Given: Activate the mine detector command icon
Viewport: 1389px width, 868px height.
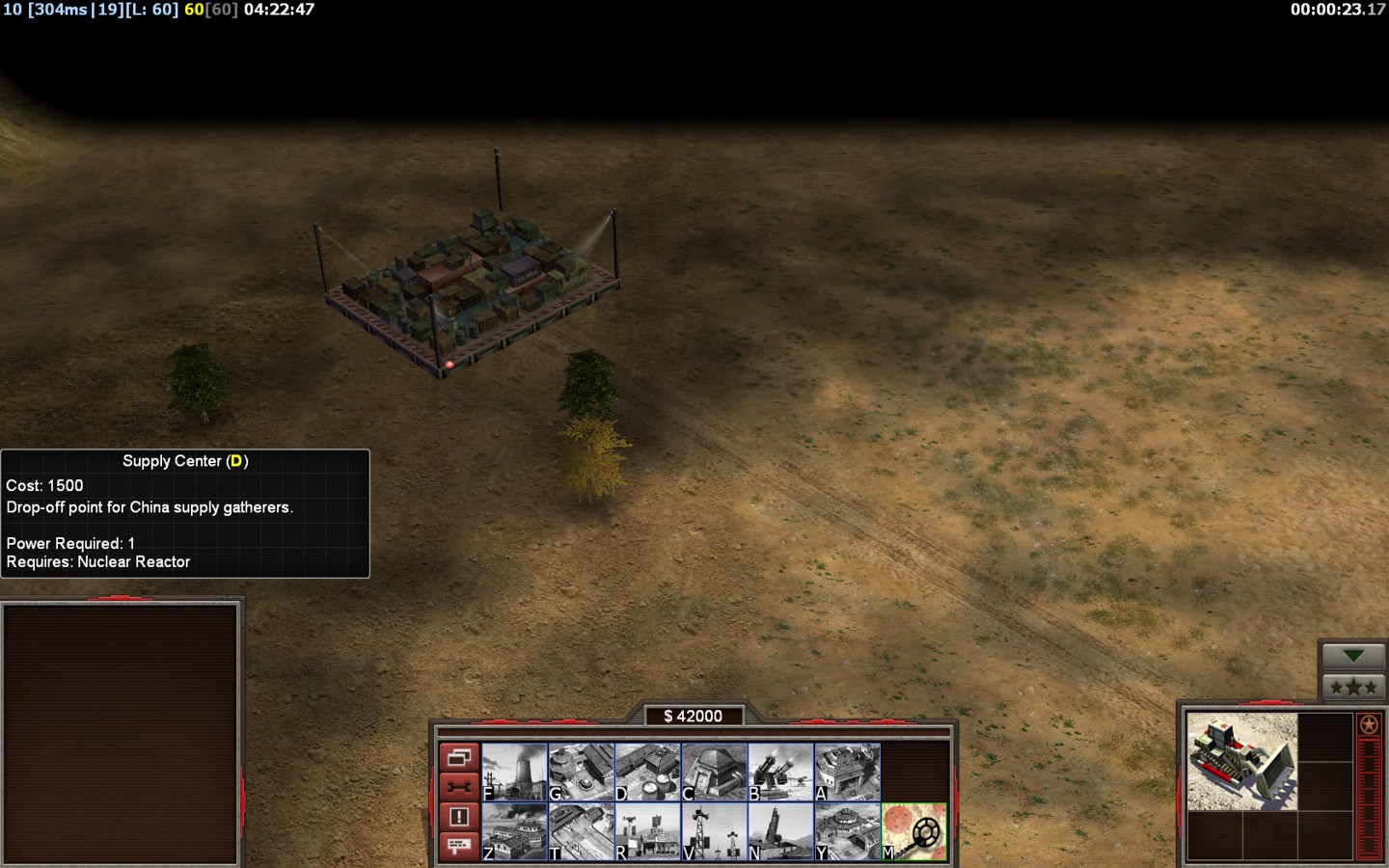Looking at the screenshot, I should pyautogui.click(x=914, y=831).
